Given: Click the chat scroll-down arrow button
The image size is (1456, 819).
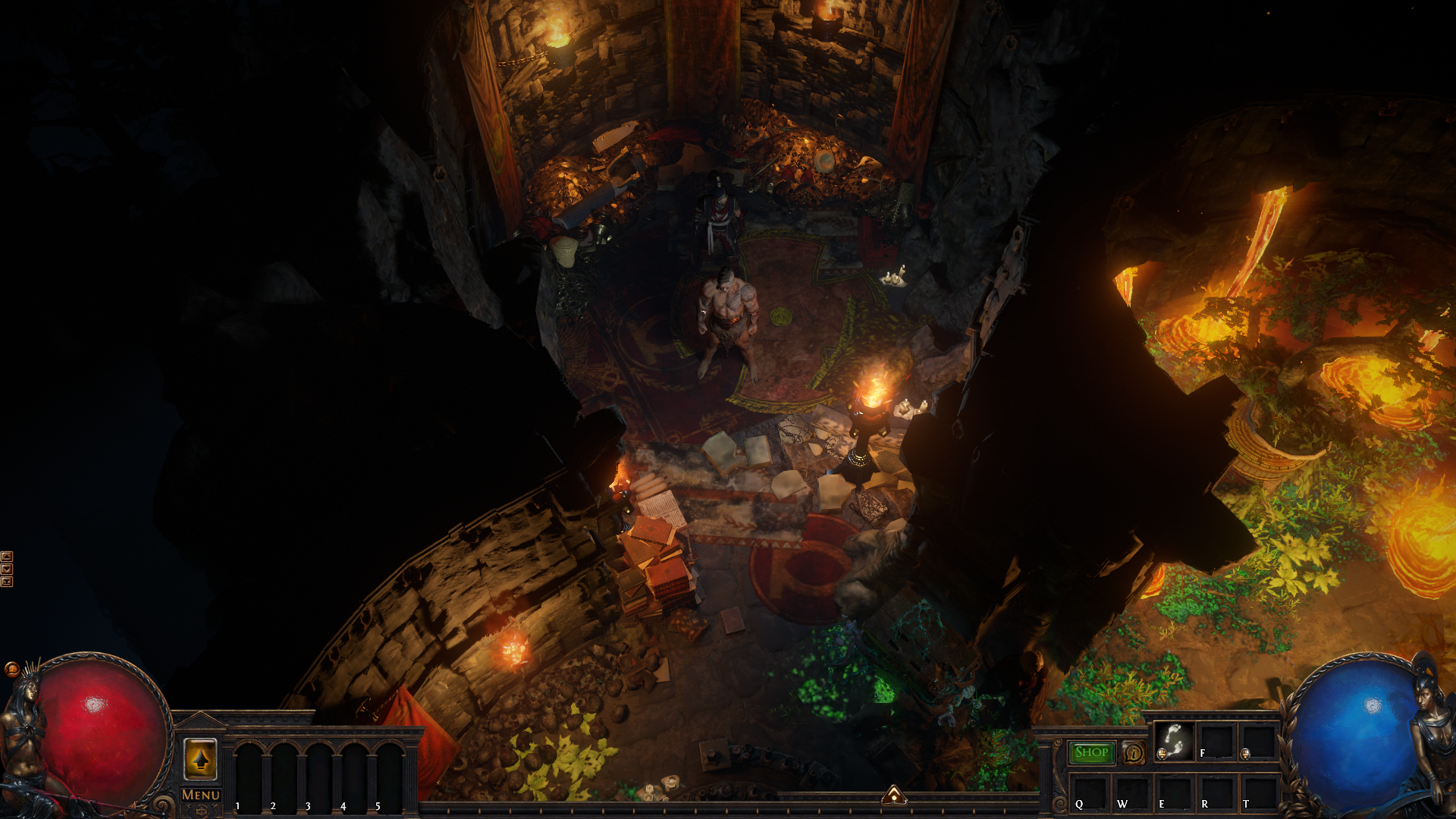Looking at the screenshot, I should click(7, 569).
